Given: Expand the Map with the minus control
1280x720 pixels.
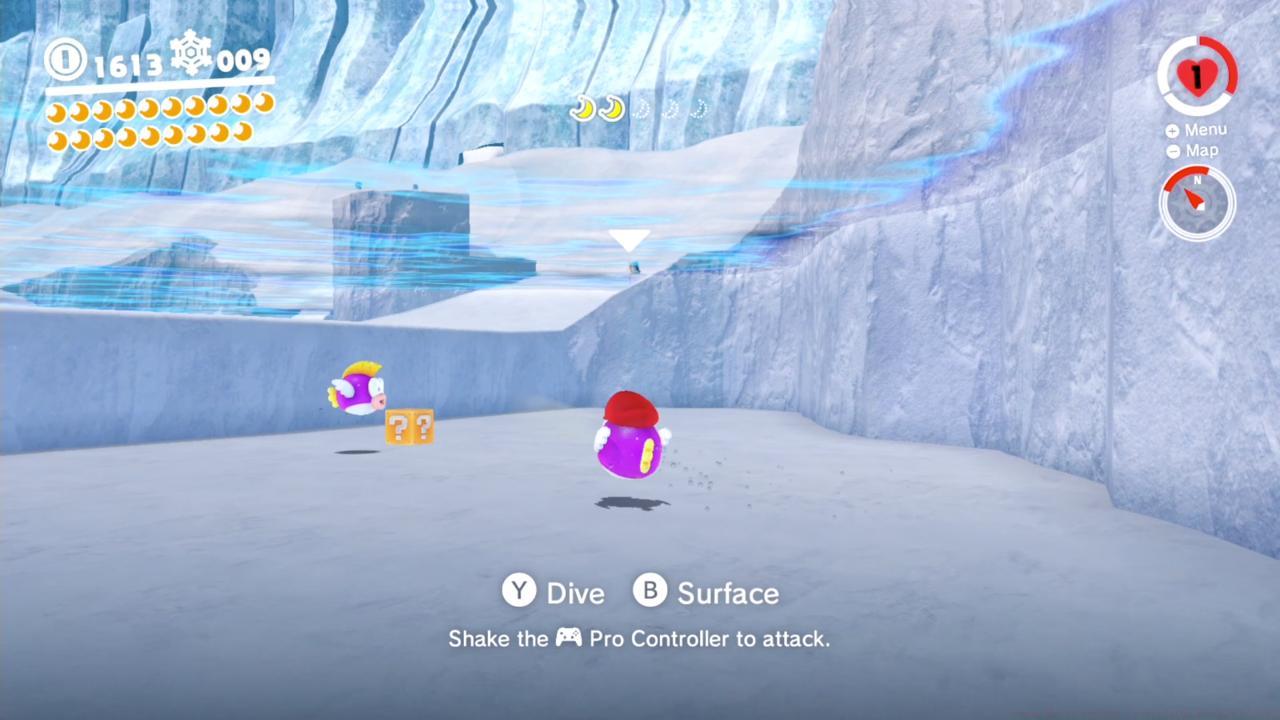Looking at the screenshot, I should click(x=1172, y=151).
